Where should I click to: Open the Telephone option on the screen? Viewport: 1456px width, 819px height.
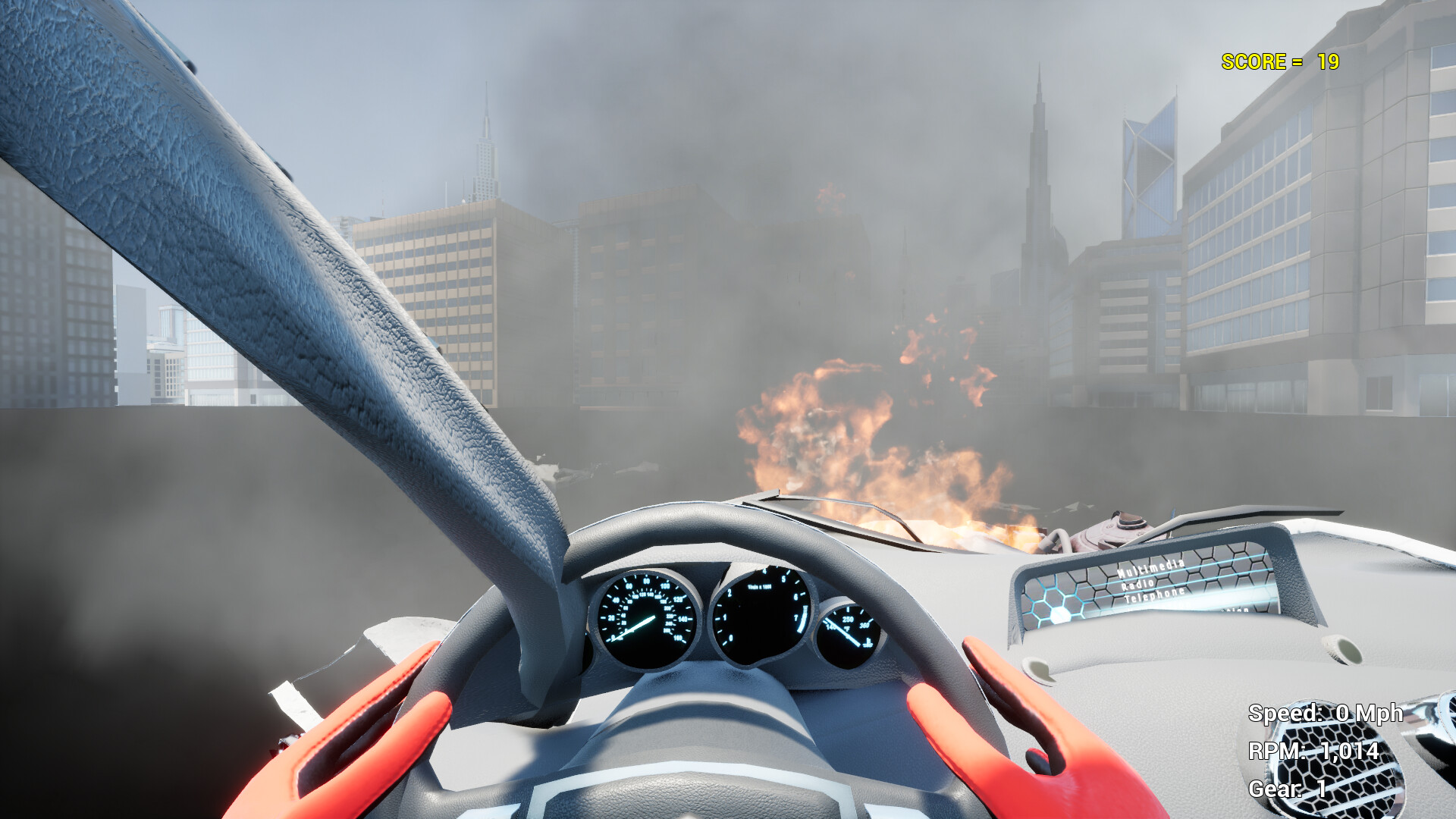1156,596
